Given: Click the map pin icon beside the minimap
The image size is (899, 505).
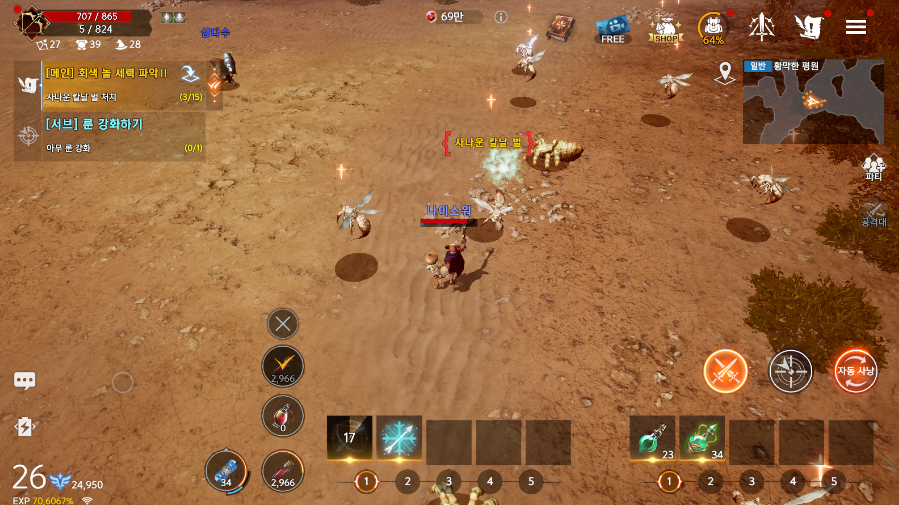Looking at the screenshot, I should [726, 73].
